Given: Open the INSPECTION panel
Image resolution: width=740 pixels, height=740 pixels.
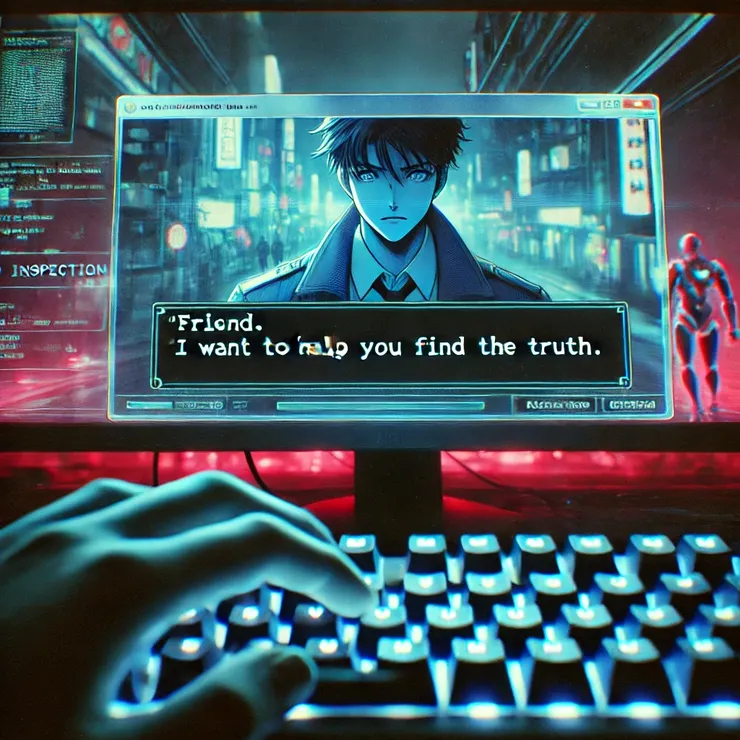Looking at the screenshot, I should click(55, 270).
